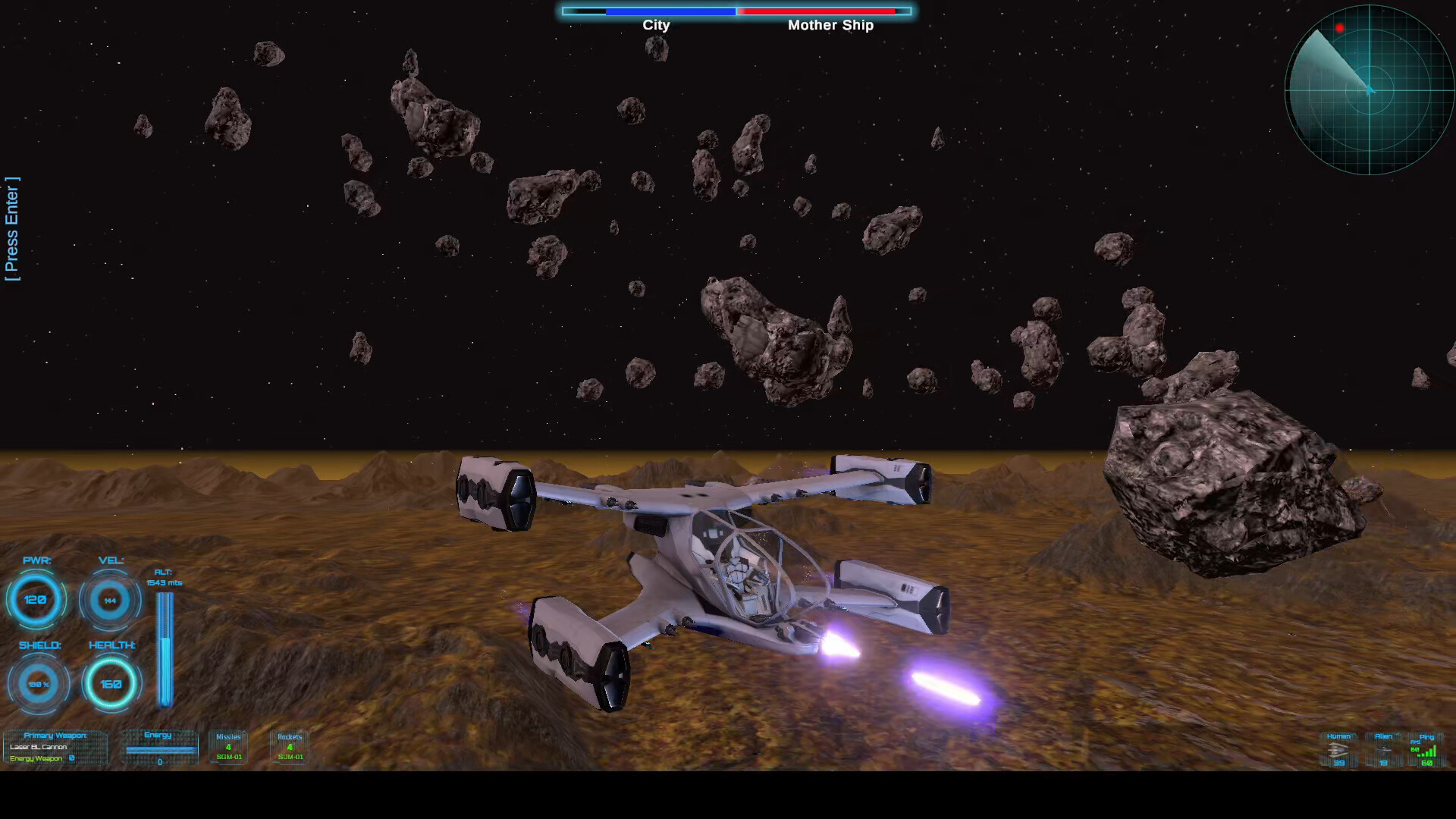The height and width of the screenshot is (819, 1456).
Task: Toggle the Energy Weapon counter
Action: click(x=36, y=758)
